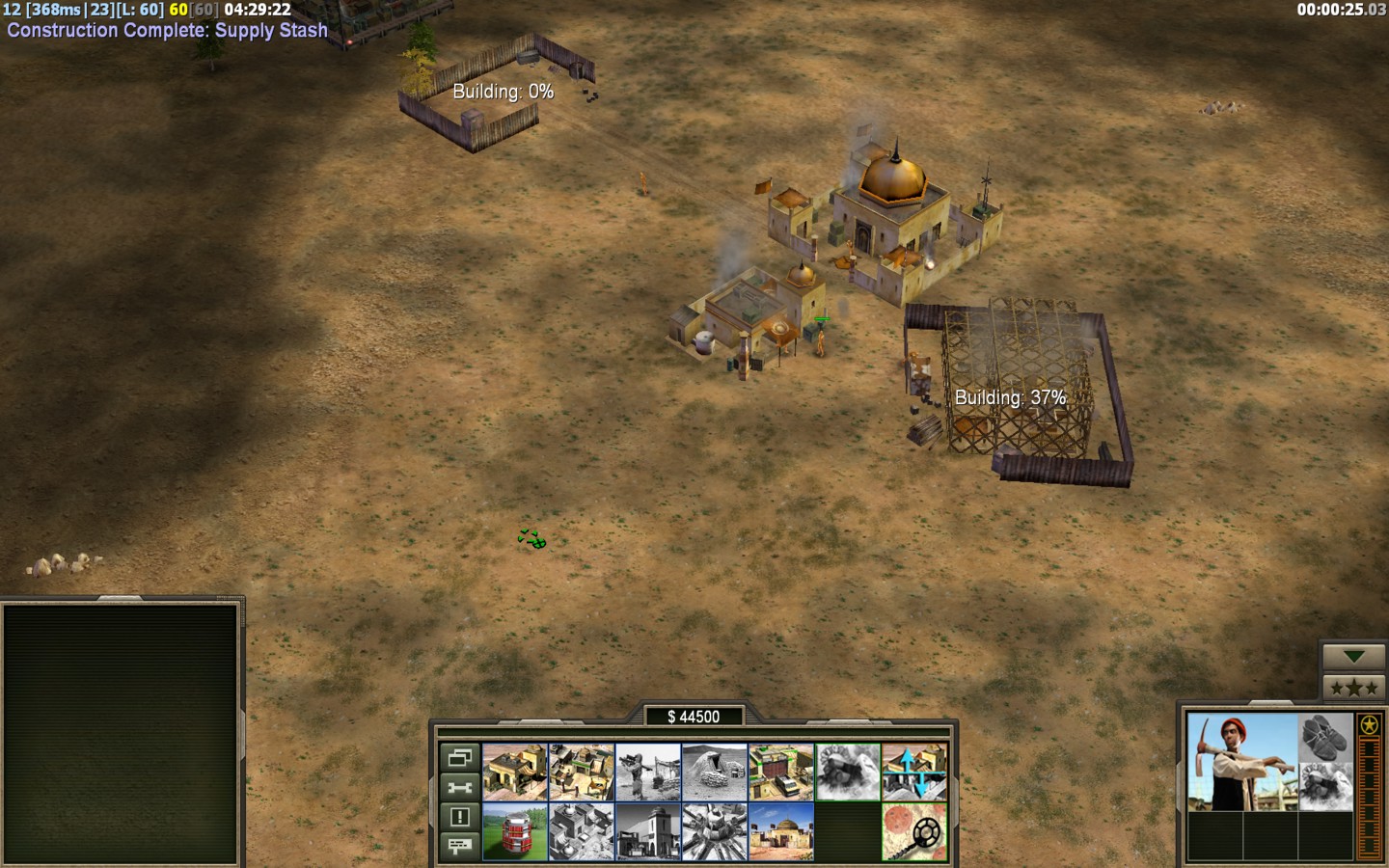Click the radar minimap panel
This screenshot has width=1389, height=868.
pos(121,733)
